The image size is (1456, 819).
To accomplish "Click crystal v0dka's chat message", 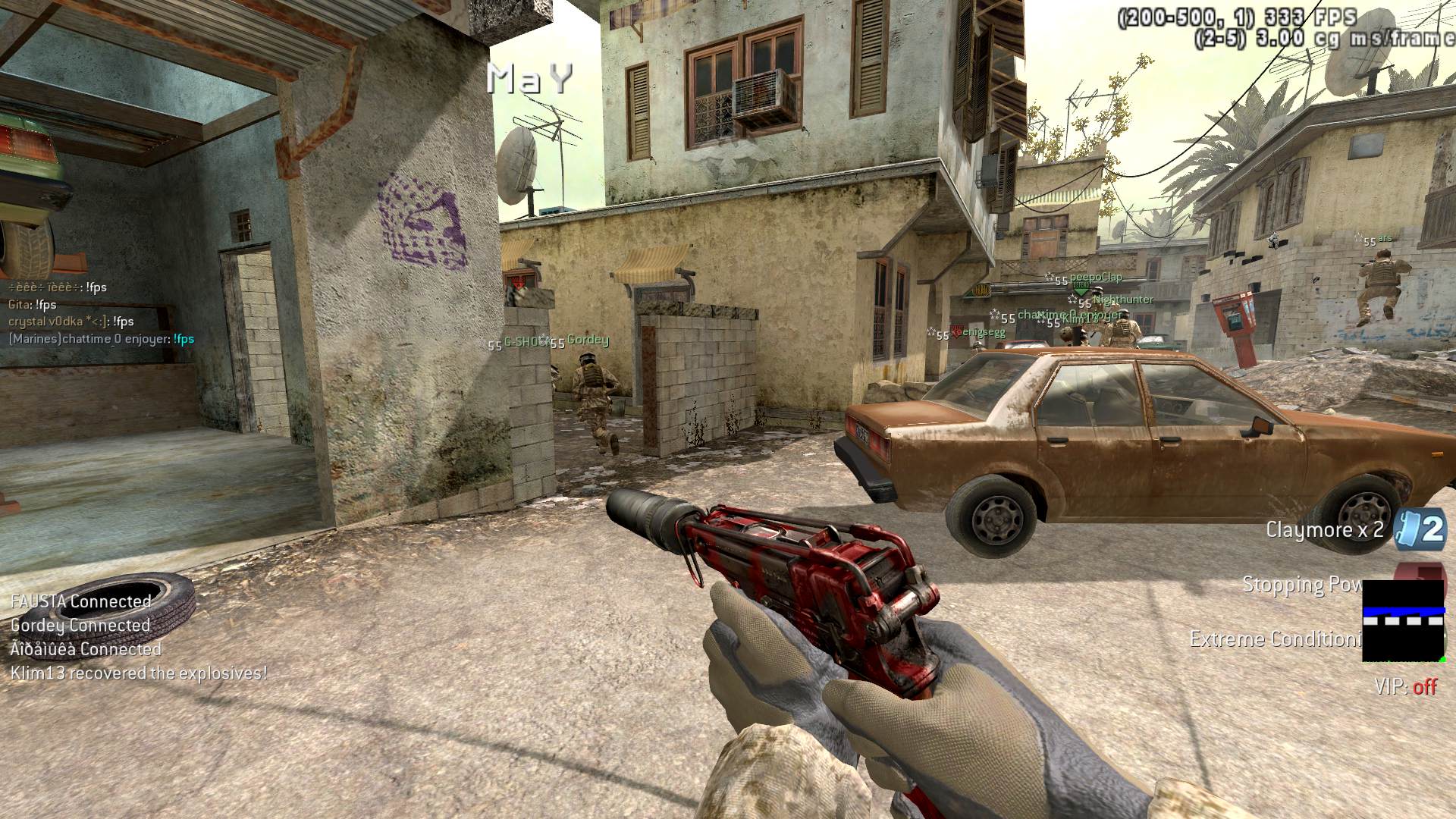I will tap(71, 322).
